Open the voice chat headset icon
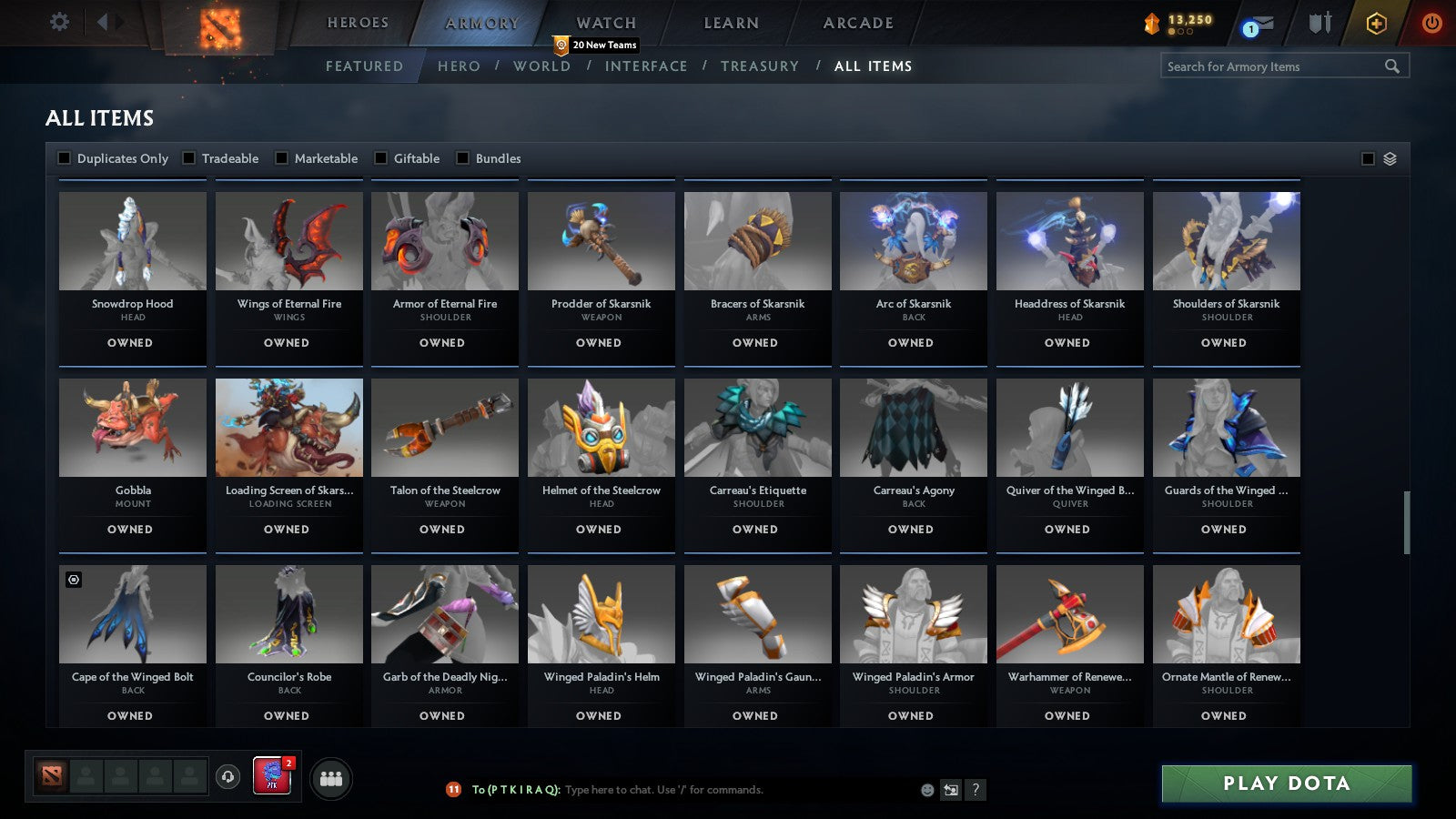This screenshot has height=819, width=1456. [x=227, y=777]
